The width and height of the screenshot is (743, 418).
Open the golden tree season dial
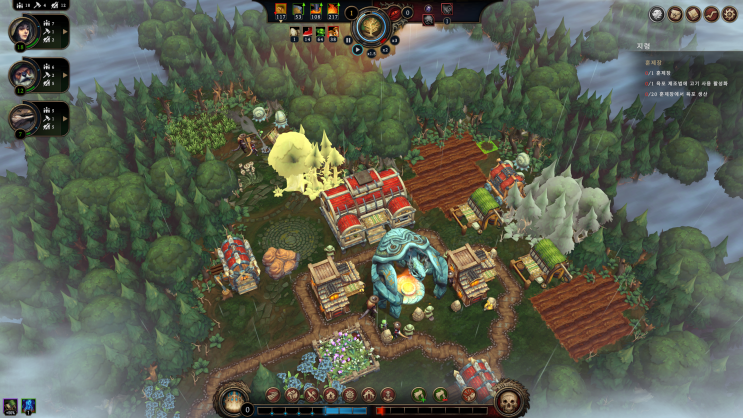coord(372,25)
